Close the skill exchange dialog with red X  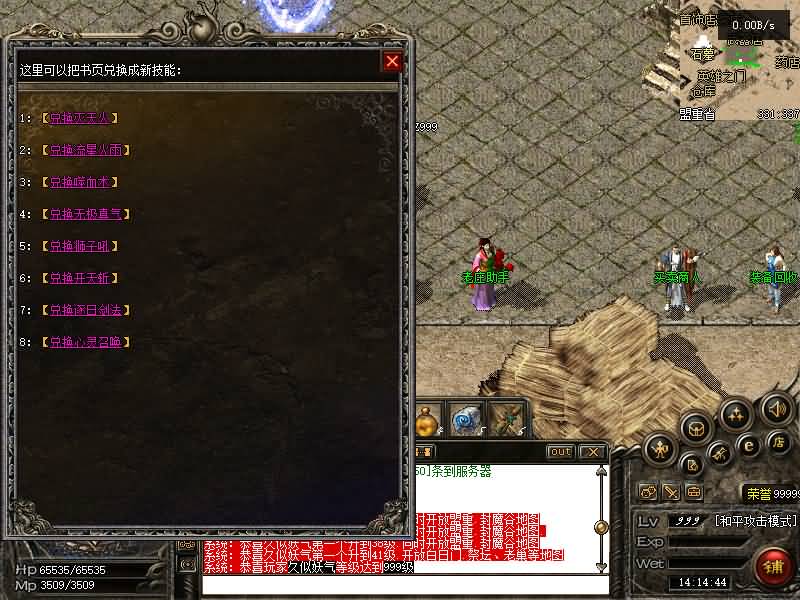392,62
